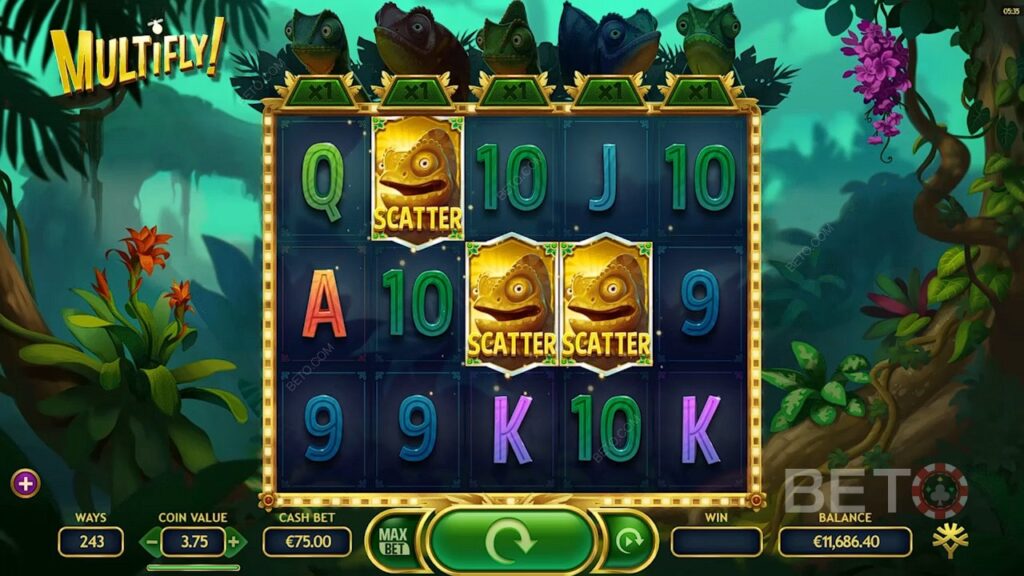Open the purple plus menu
The image size is (1024, 576).
26,484
